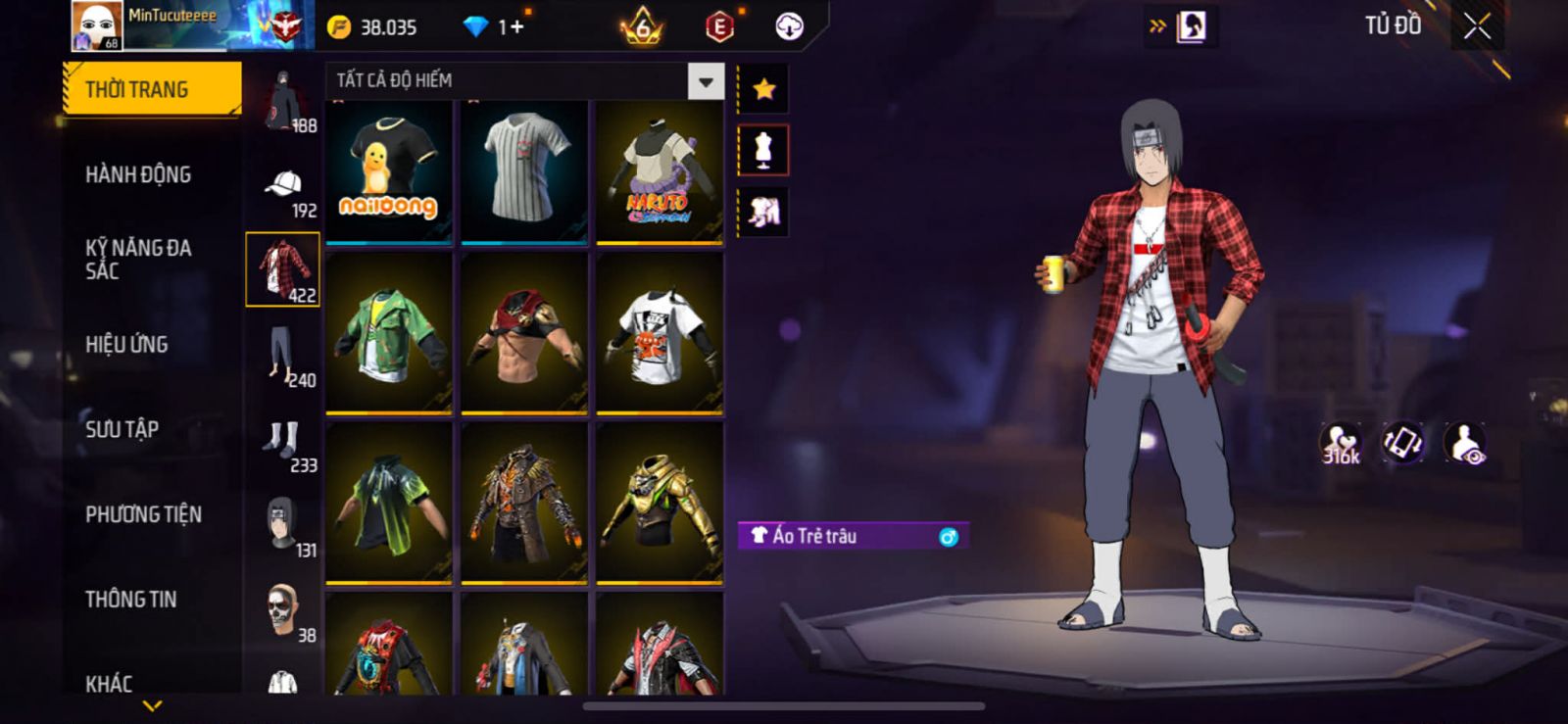Viewport: 1568px width, 724px height.
Task: Open the Hiệu Ứng category
Action: coord(126,345)
